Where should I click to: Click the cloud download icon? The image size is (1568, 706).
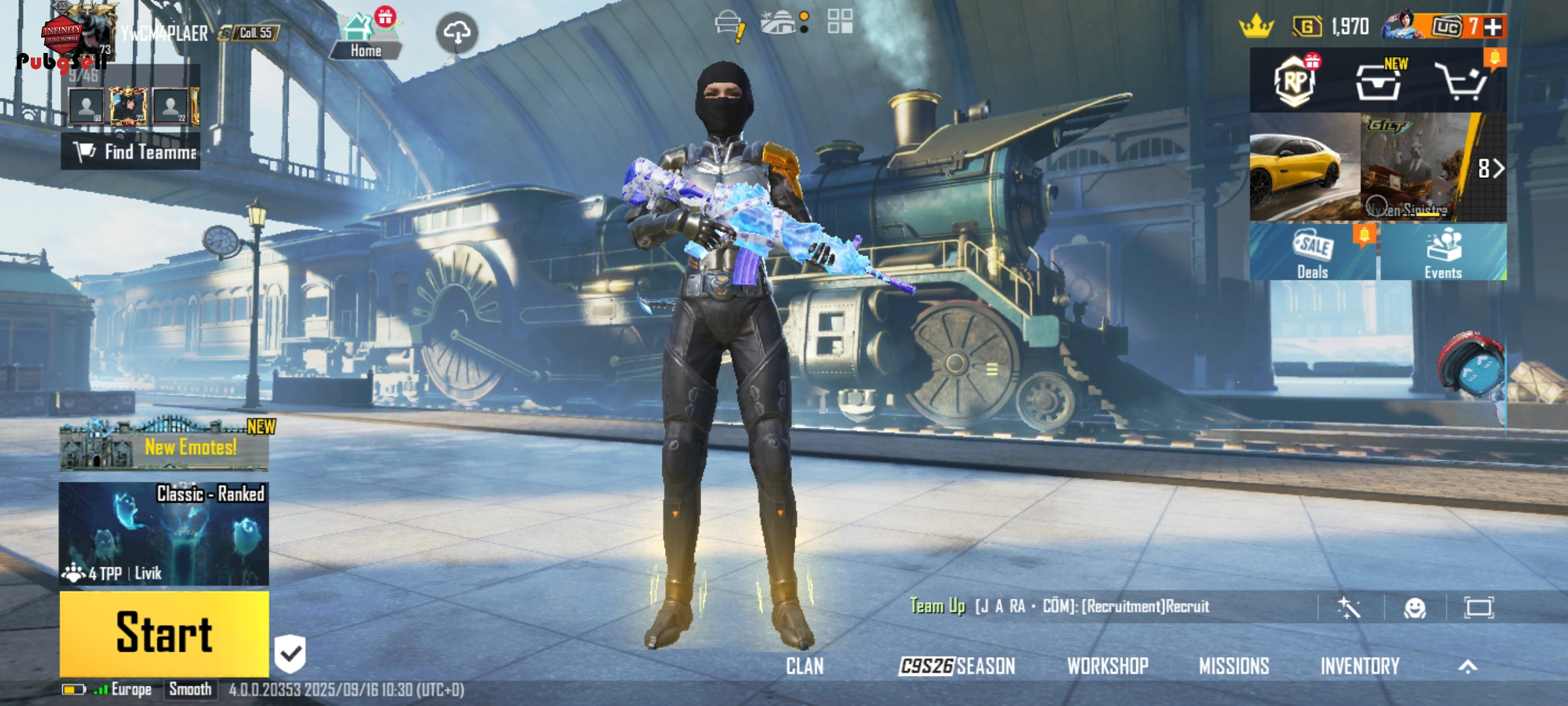457,33
